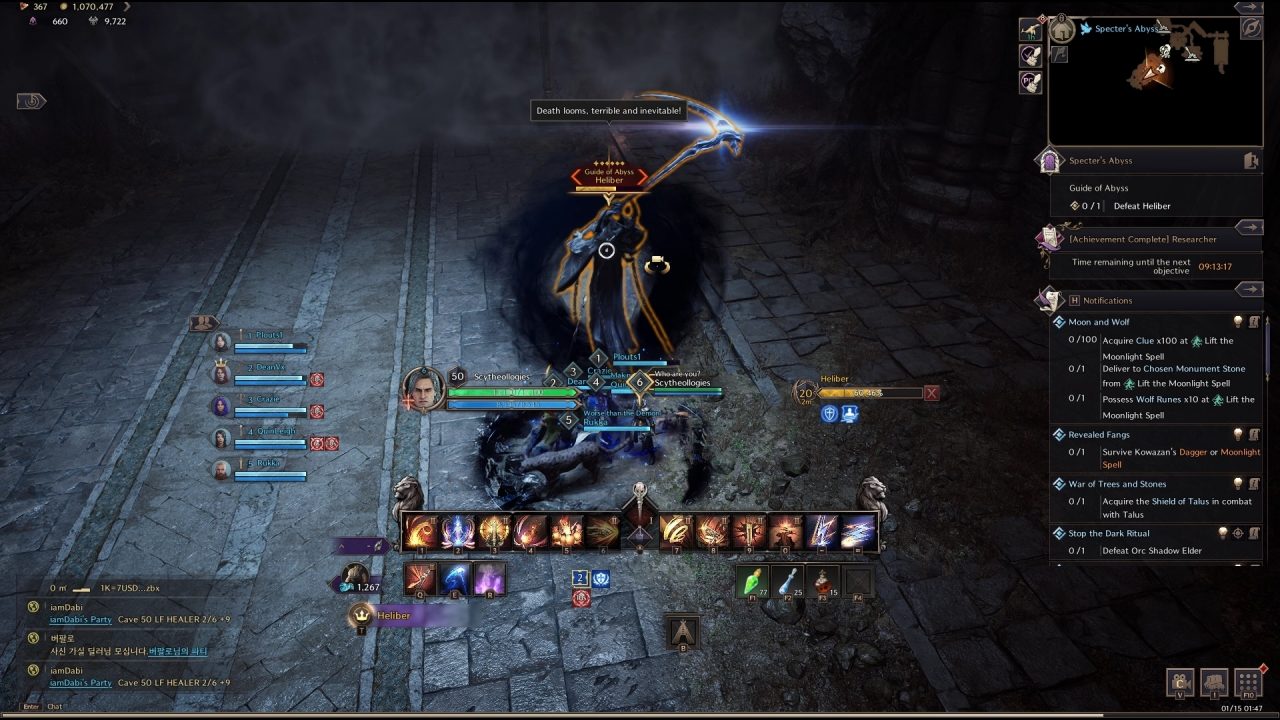
Task: Click the home icon on the minimap
Action: click(x=1062, y=29)
